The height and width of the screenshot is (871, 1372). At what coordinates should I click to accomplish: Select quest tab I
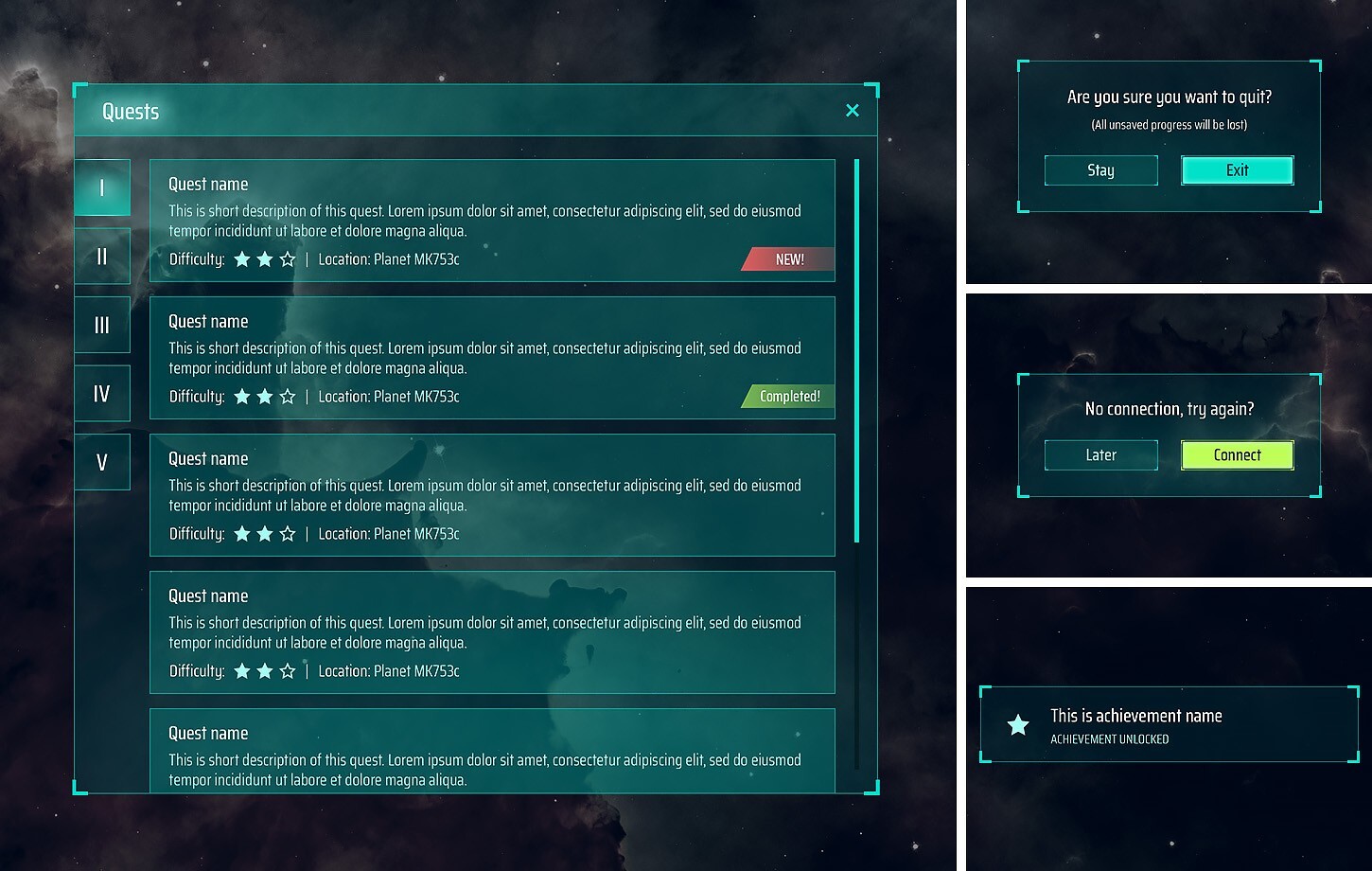tap(102, 187)
